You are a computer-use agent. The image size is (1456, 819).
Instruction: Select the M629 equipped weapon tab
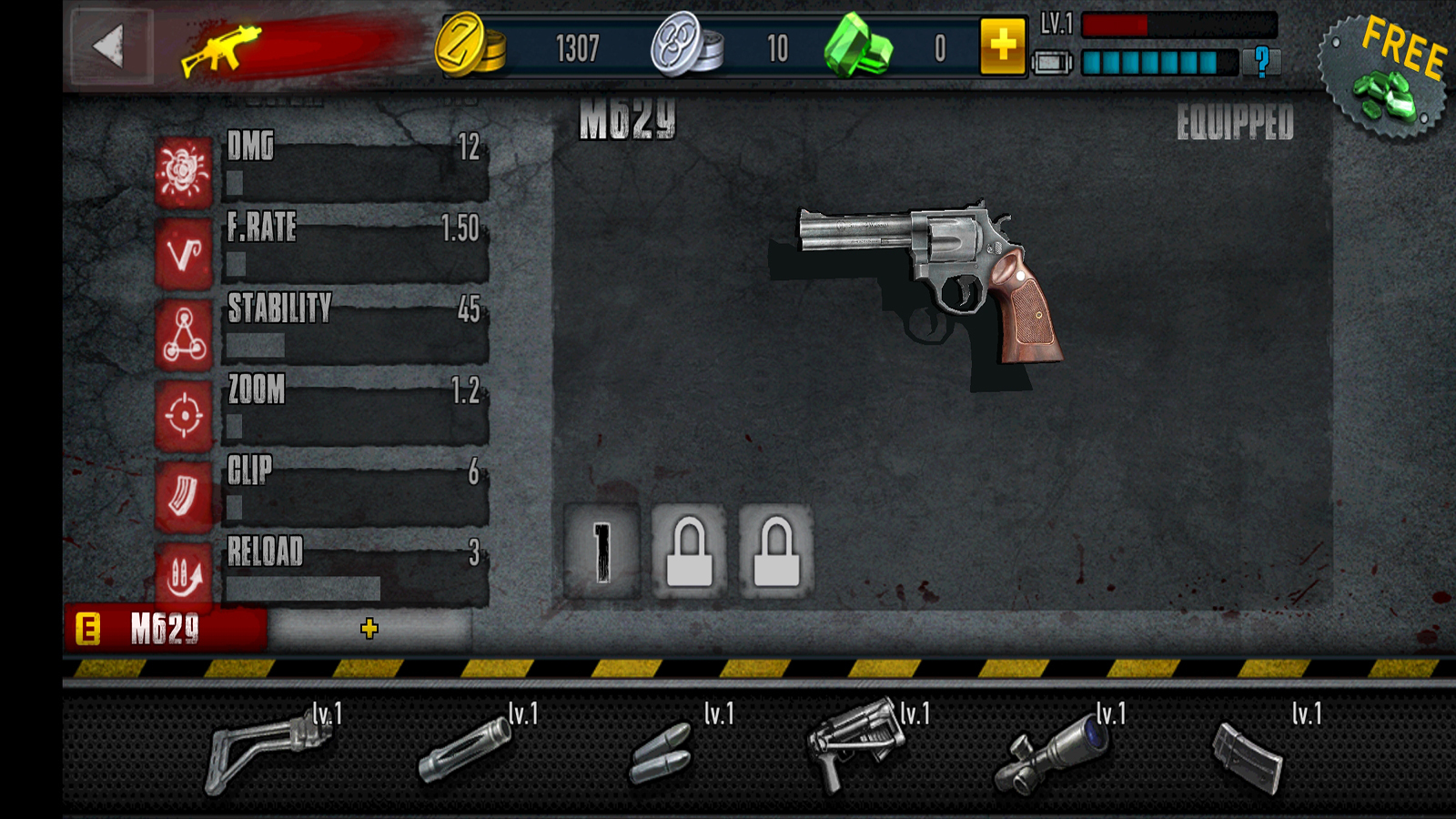[166, 628]
